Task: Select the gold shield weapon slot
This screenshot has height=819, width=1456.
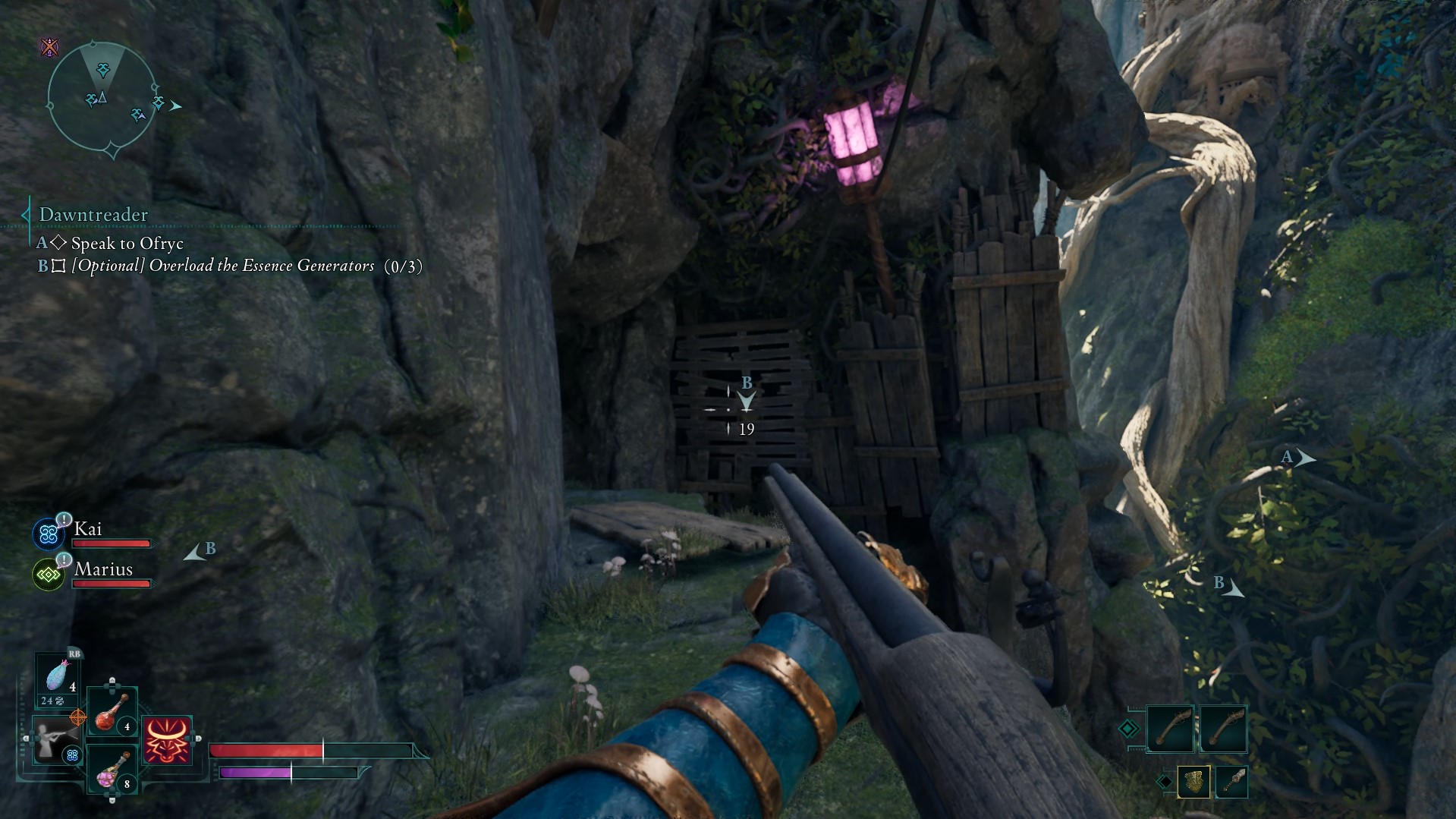Action: click(x=1193, y=781)
